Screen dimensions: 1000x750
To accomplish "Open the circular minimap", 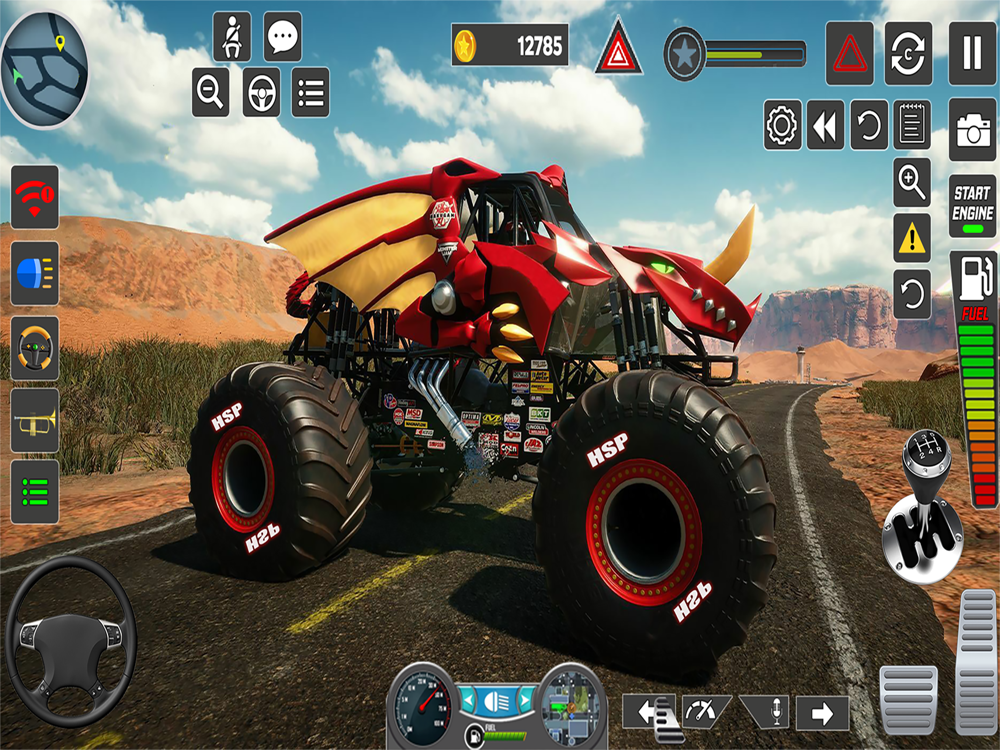I will click(45, 69).
